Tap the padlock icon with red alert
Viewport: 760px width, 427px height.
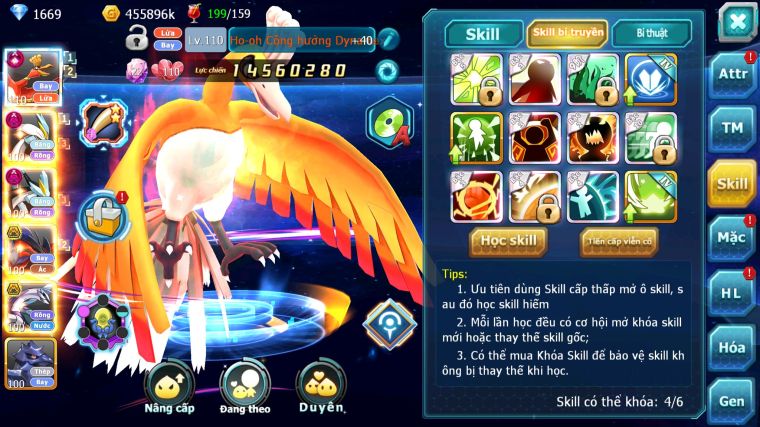click(x=102, y=215)
